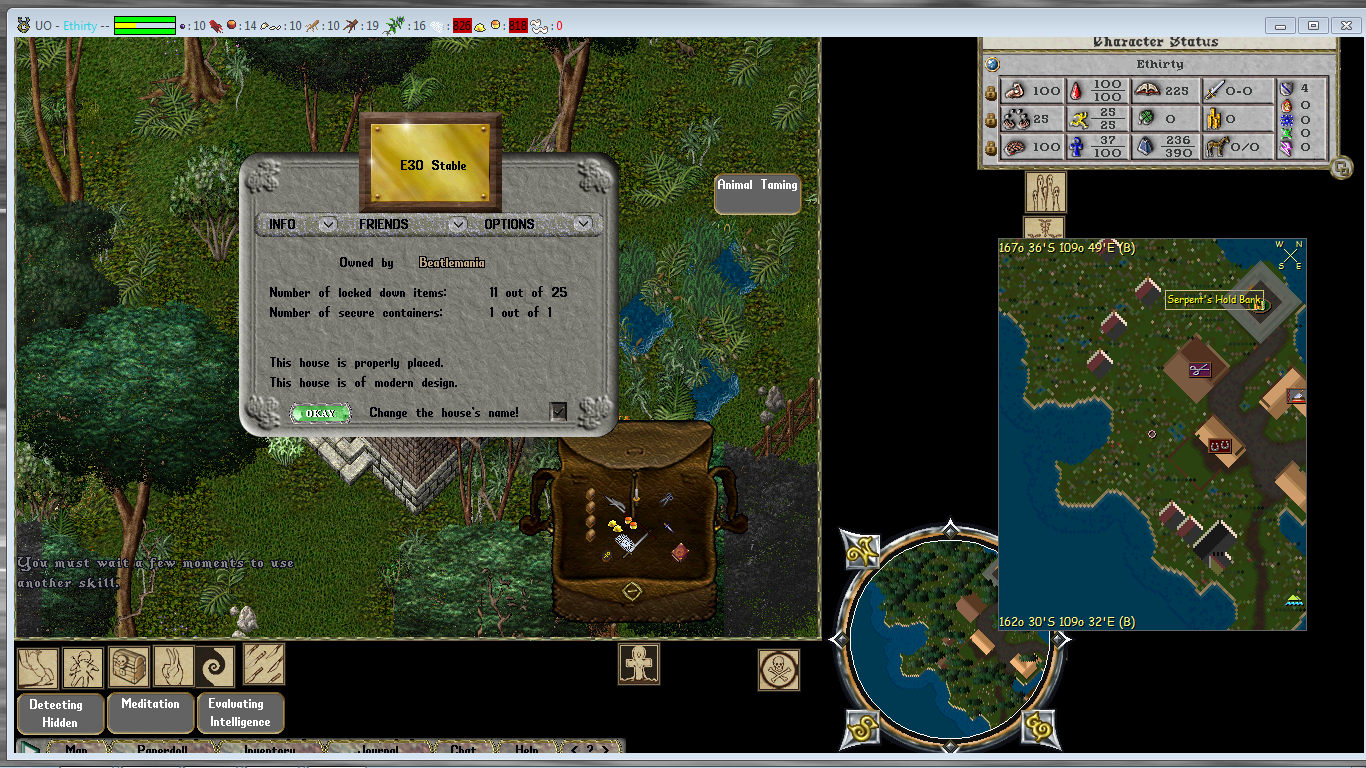Toggle the skull and crossbones icon
Screen dimensions: 1366x768
click(x=778, y=670)
